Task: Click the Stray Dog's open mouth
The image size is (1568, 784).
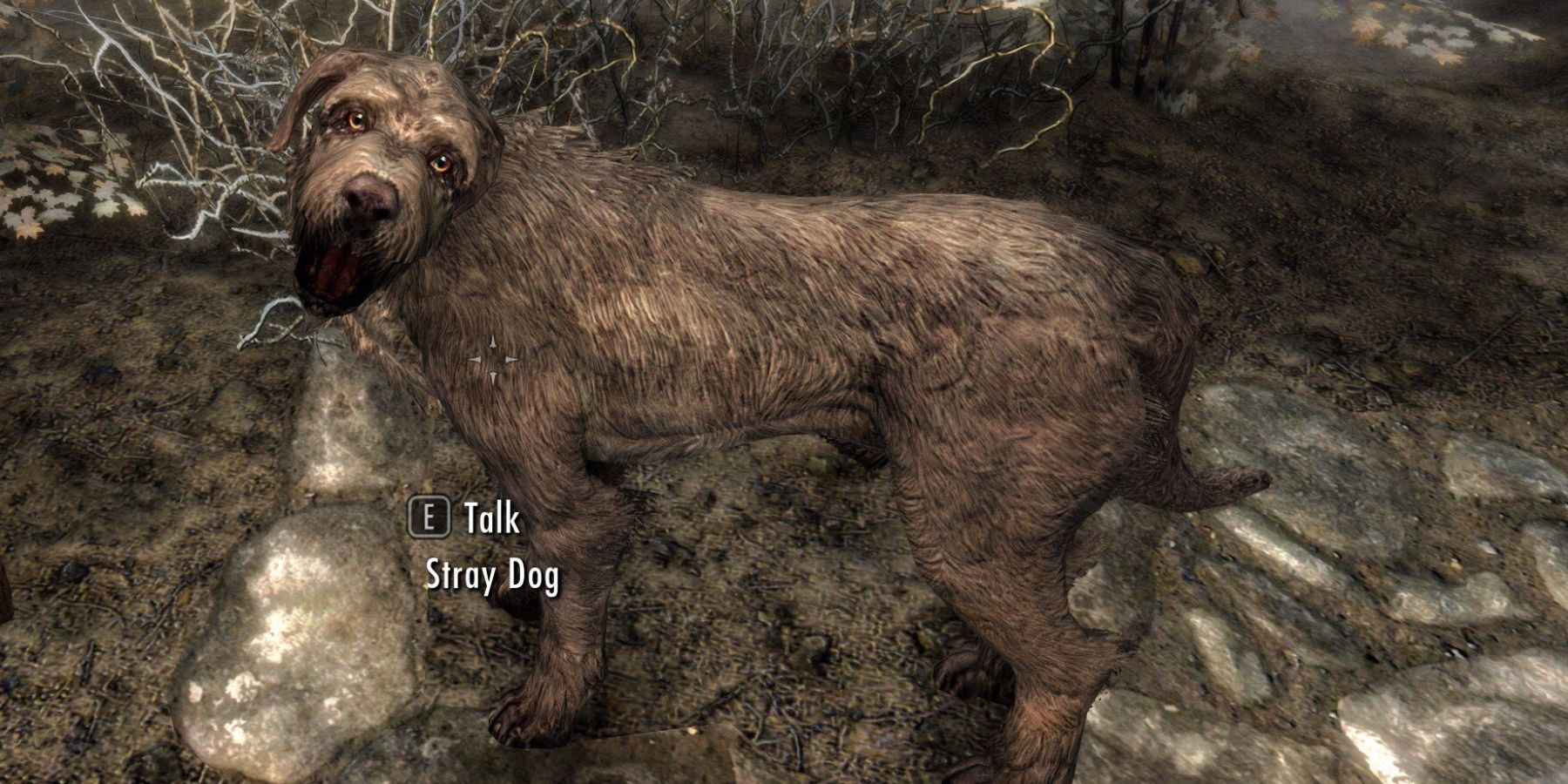Action: 331,270
